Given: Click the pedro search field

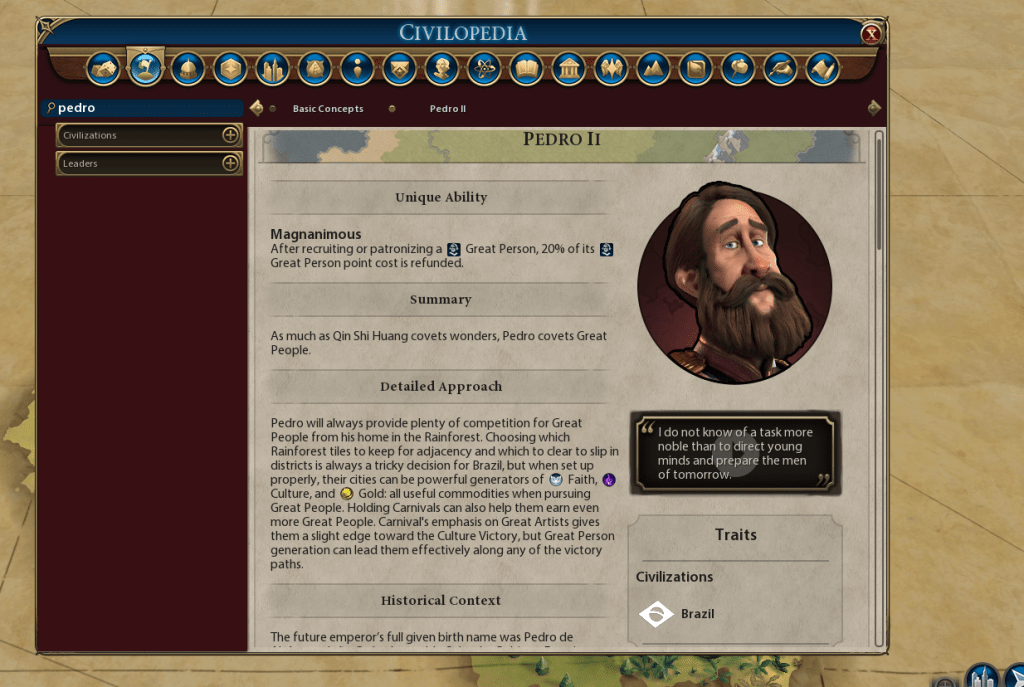Looking at the screenshot, I should (145, 108).
